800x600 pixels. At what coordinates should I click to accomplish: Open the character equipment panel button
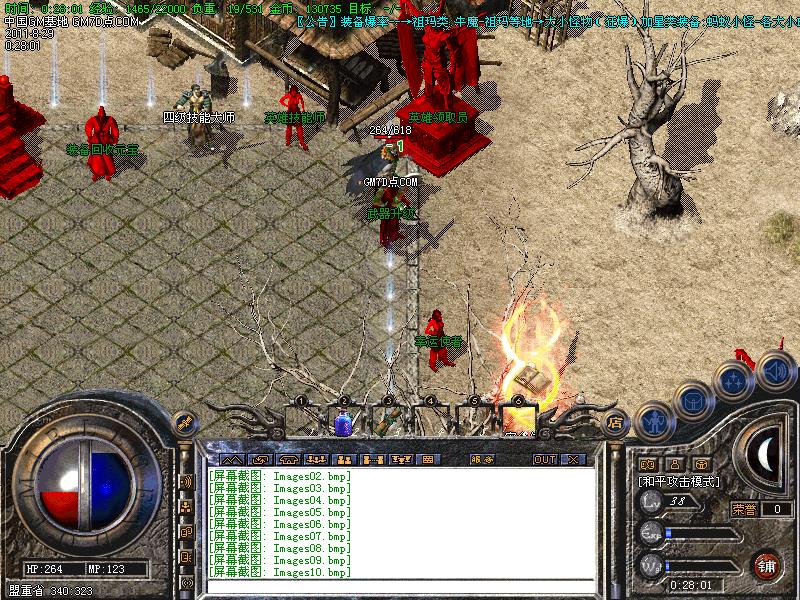pos(653,420)
